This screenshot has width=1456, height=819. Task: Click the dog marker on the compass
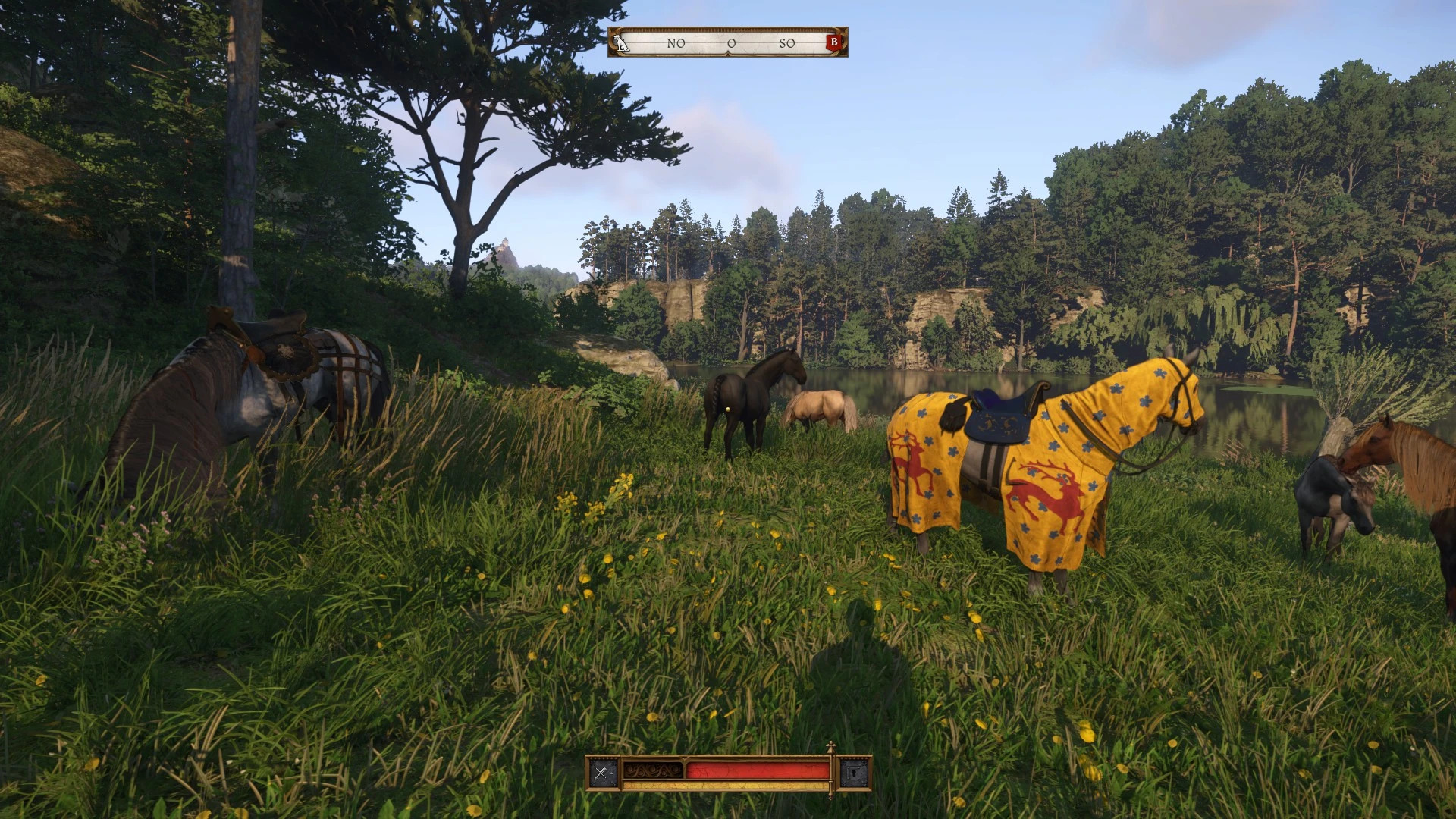point(622,42)
